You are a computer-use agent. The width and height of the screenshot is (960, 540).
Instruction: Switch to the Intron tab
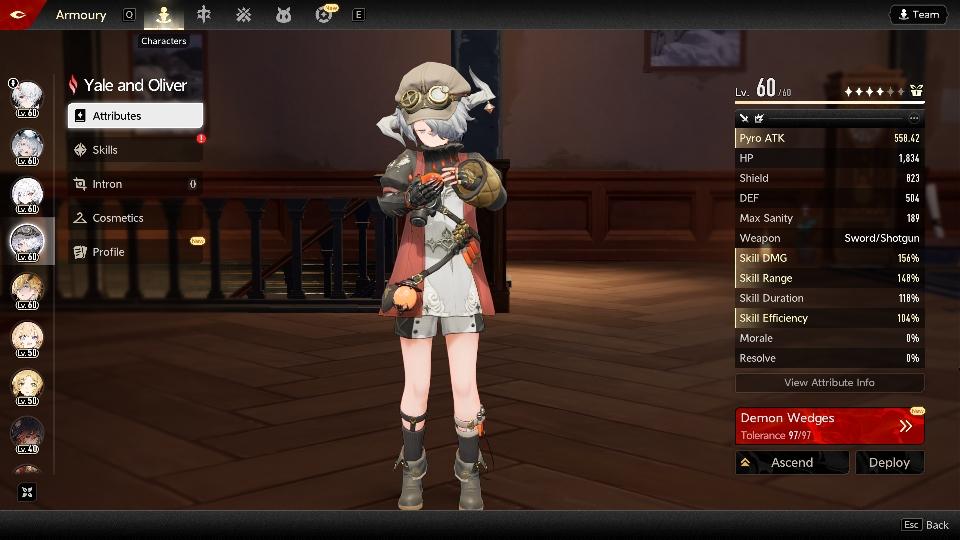point(135,184)
